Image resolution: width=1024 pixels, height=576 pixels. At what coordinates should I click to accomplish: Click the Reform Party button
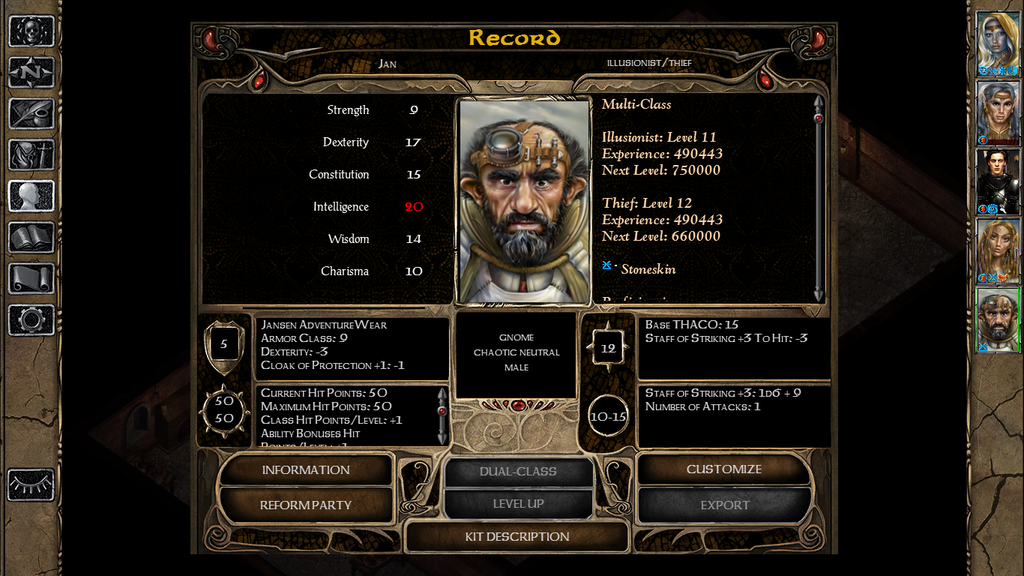[305, 505]
